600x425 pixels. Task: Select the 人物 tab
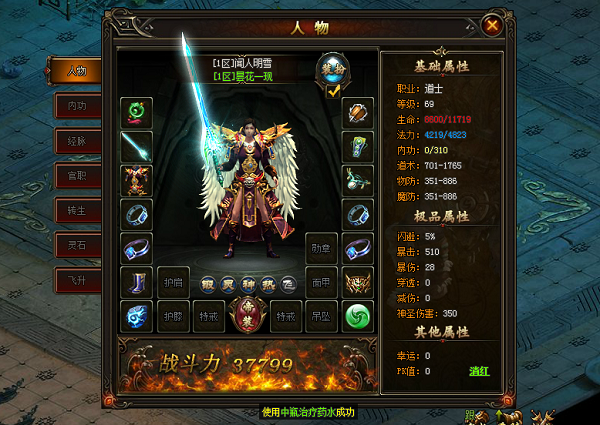(x=76, y=70)
